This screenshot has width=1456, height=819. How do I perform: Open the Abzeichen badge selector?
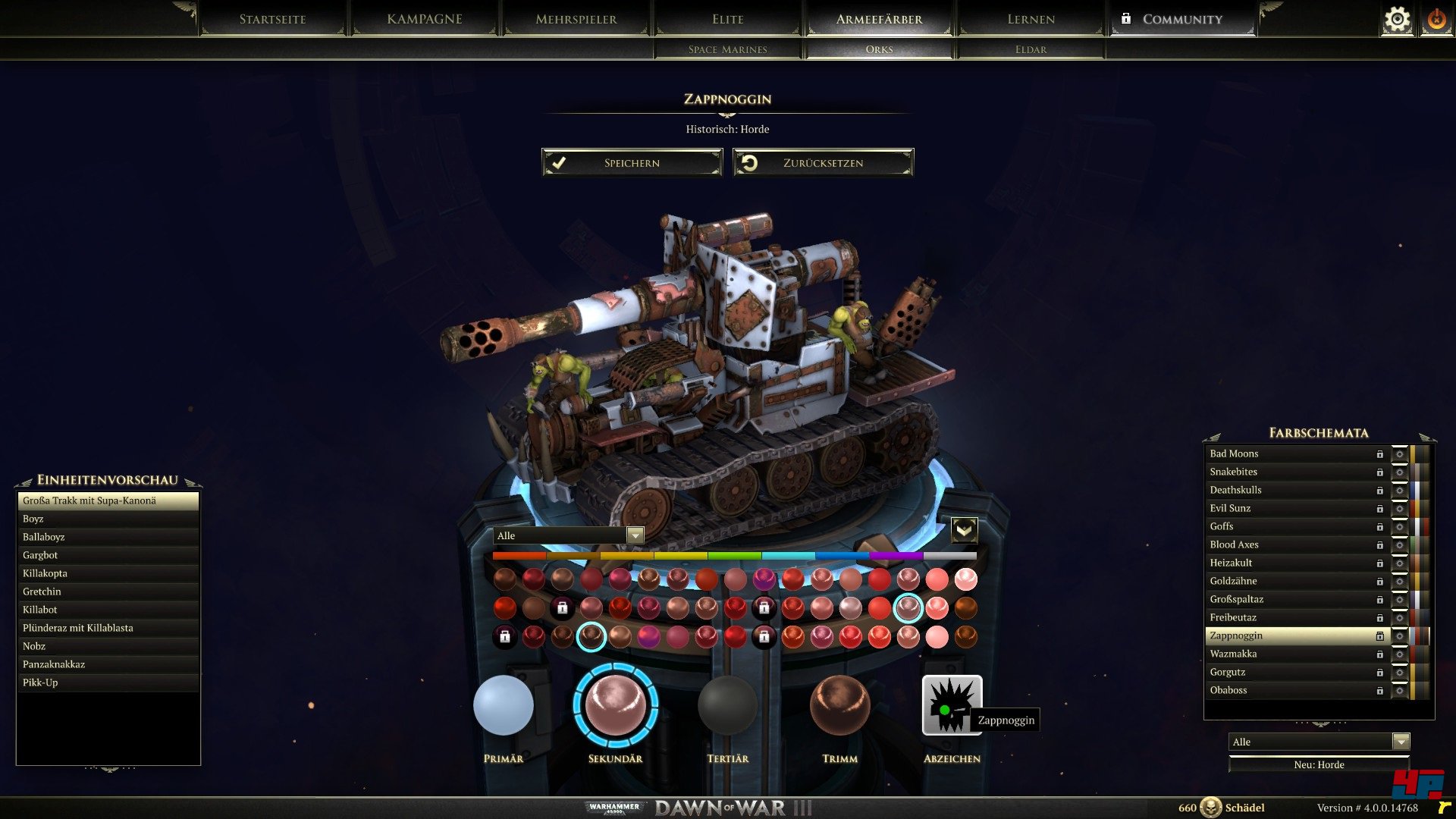952,705
